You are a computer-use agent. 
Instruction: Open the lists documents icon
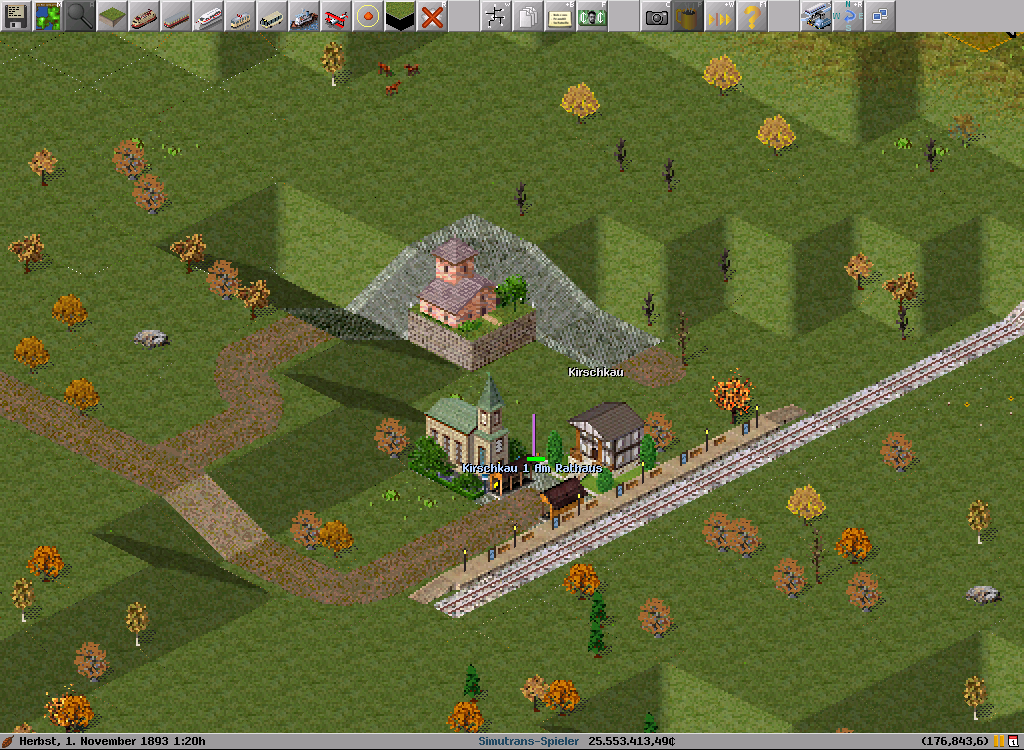[x=528, y=16]
